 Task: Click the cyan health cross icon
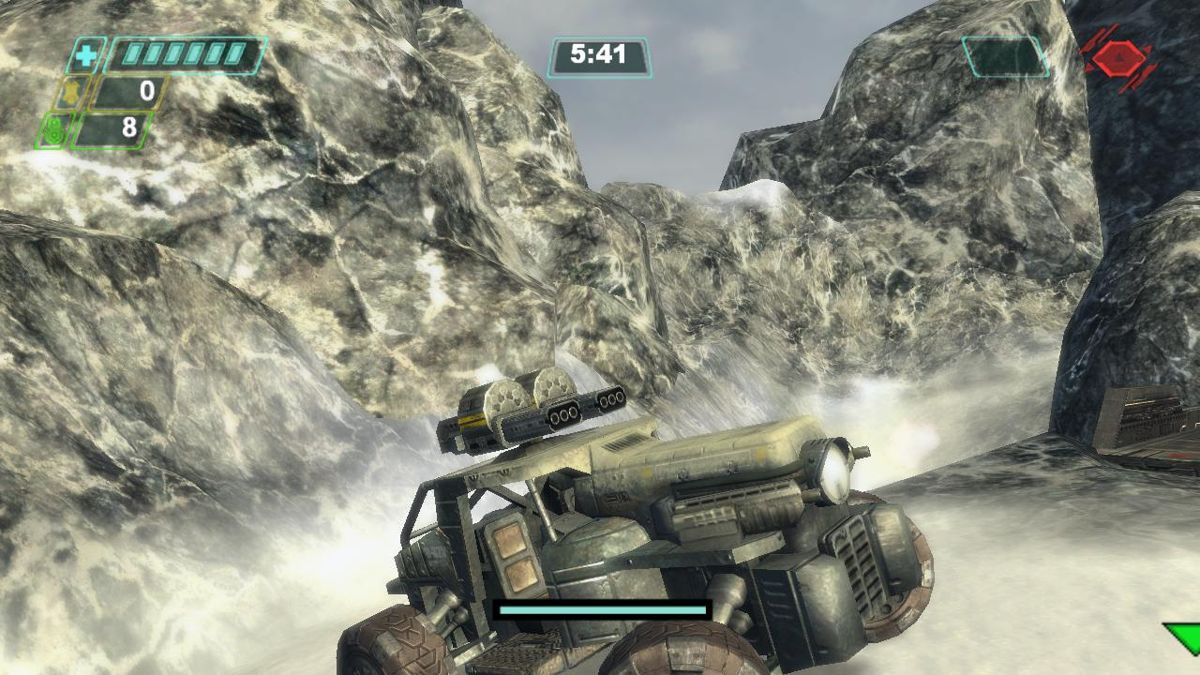click(x=86, y=56)
